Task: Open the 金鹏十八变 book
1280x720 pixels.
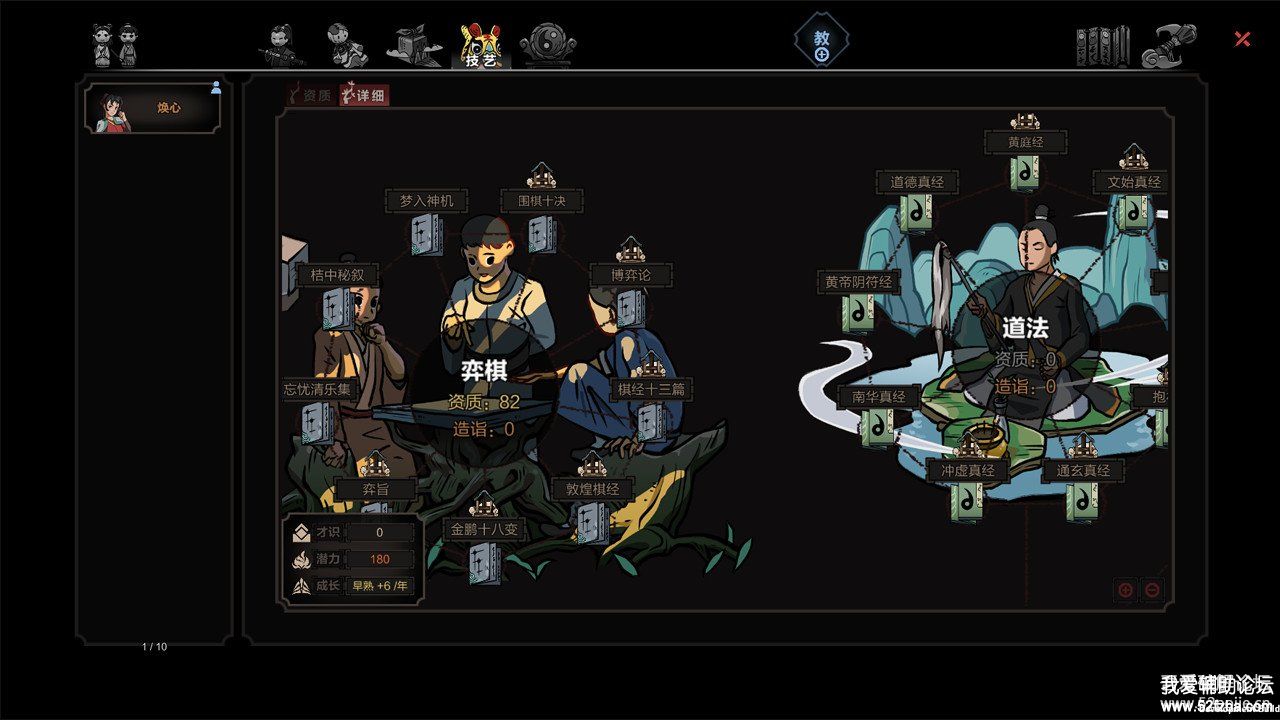Action: pyautogui.click(x=484, y=561)
